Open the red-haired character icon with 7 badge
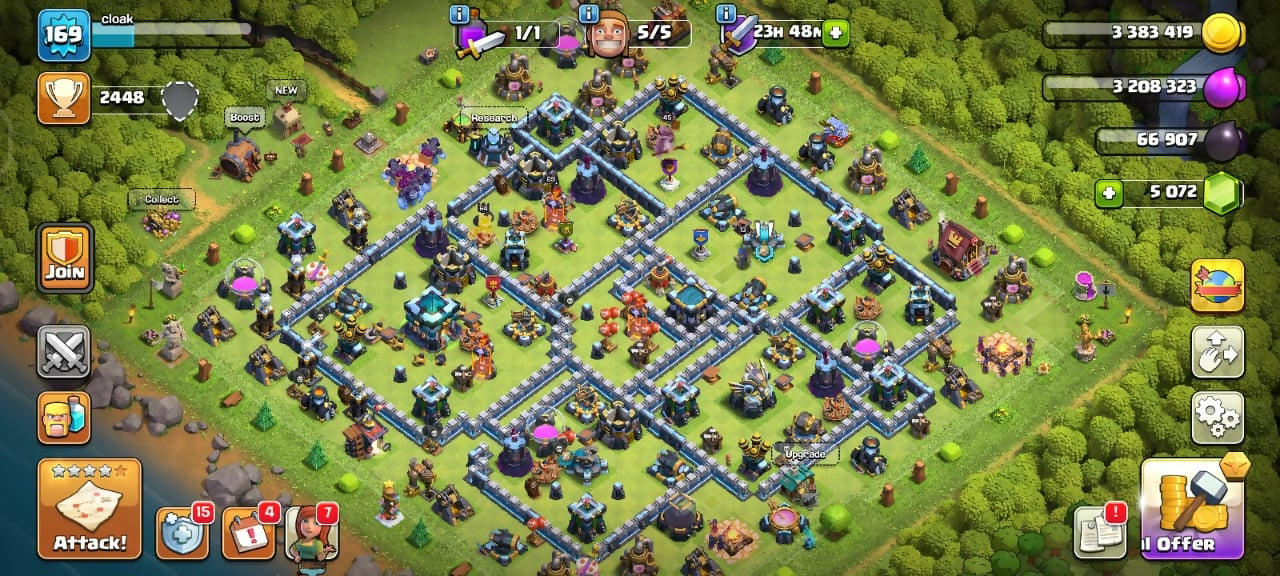The width and height of the screenshot is (1280, 576). tap(310, 534)
